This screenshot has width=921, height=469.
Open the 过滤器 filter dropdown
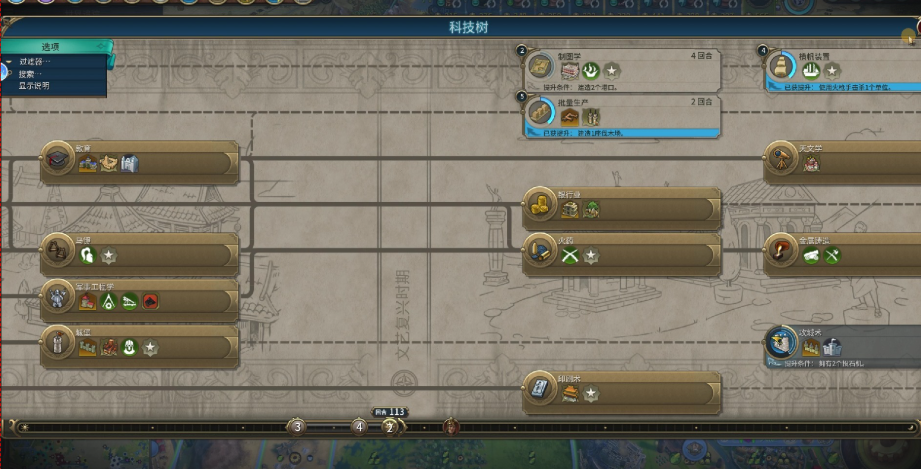point(36,62)
